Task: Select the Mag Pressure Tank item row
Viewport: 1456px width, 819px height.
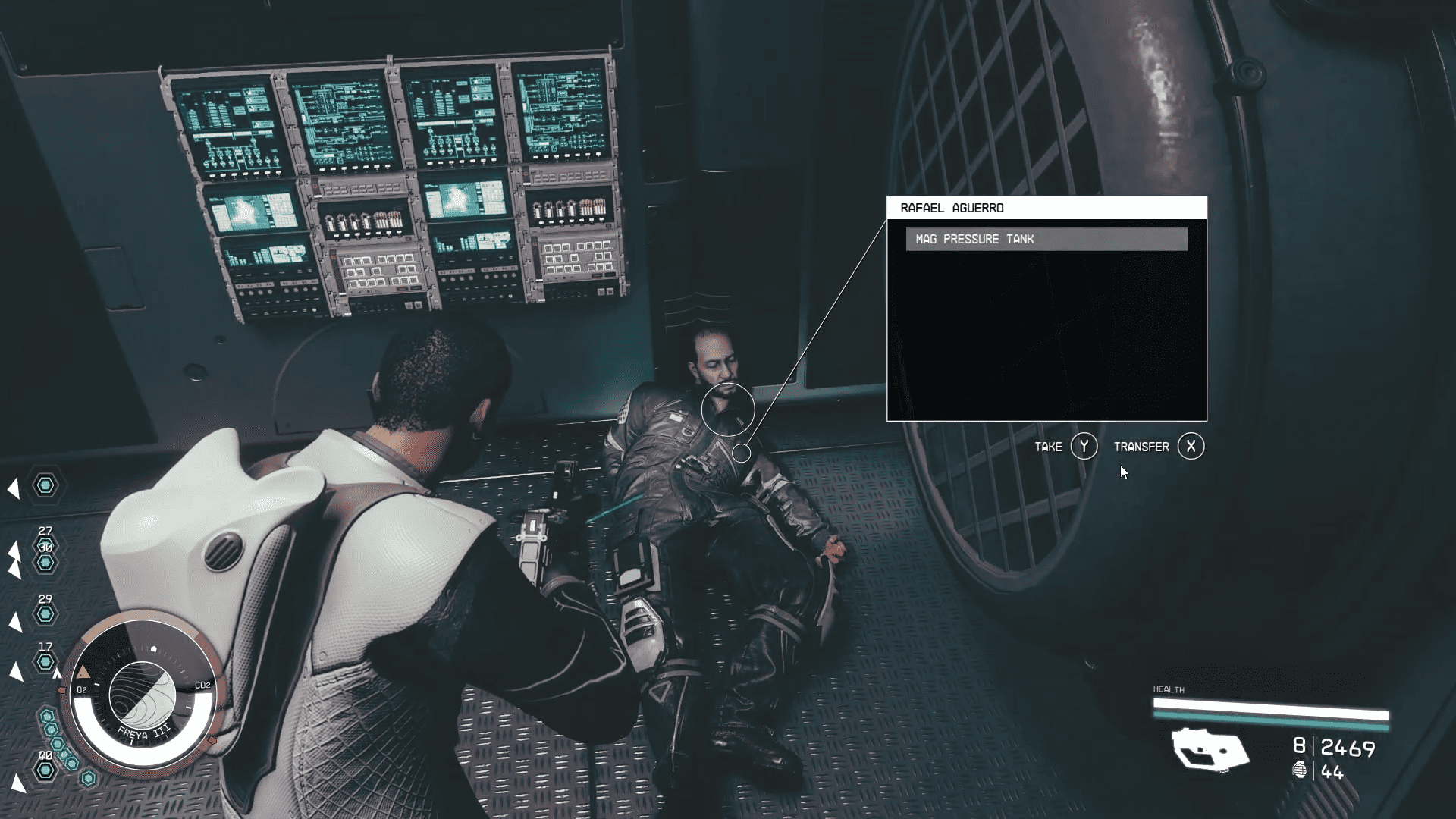Action: pos(1046,239)
